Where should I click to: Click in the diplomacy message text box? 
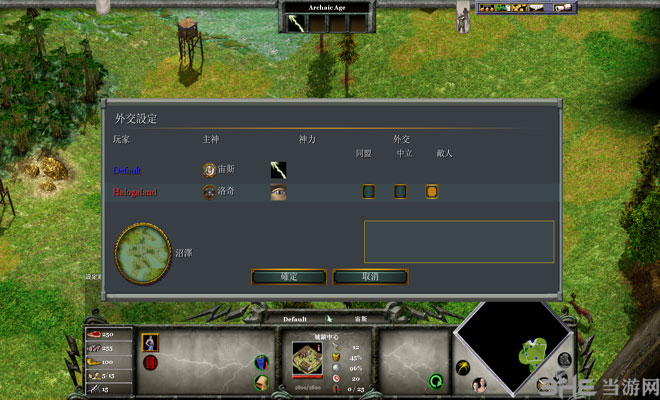click(x=458, y=242)
